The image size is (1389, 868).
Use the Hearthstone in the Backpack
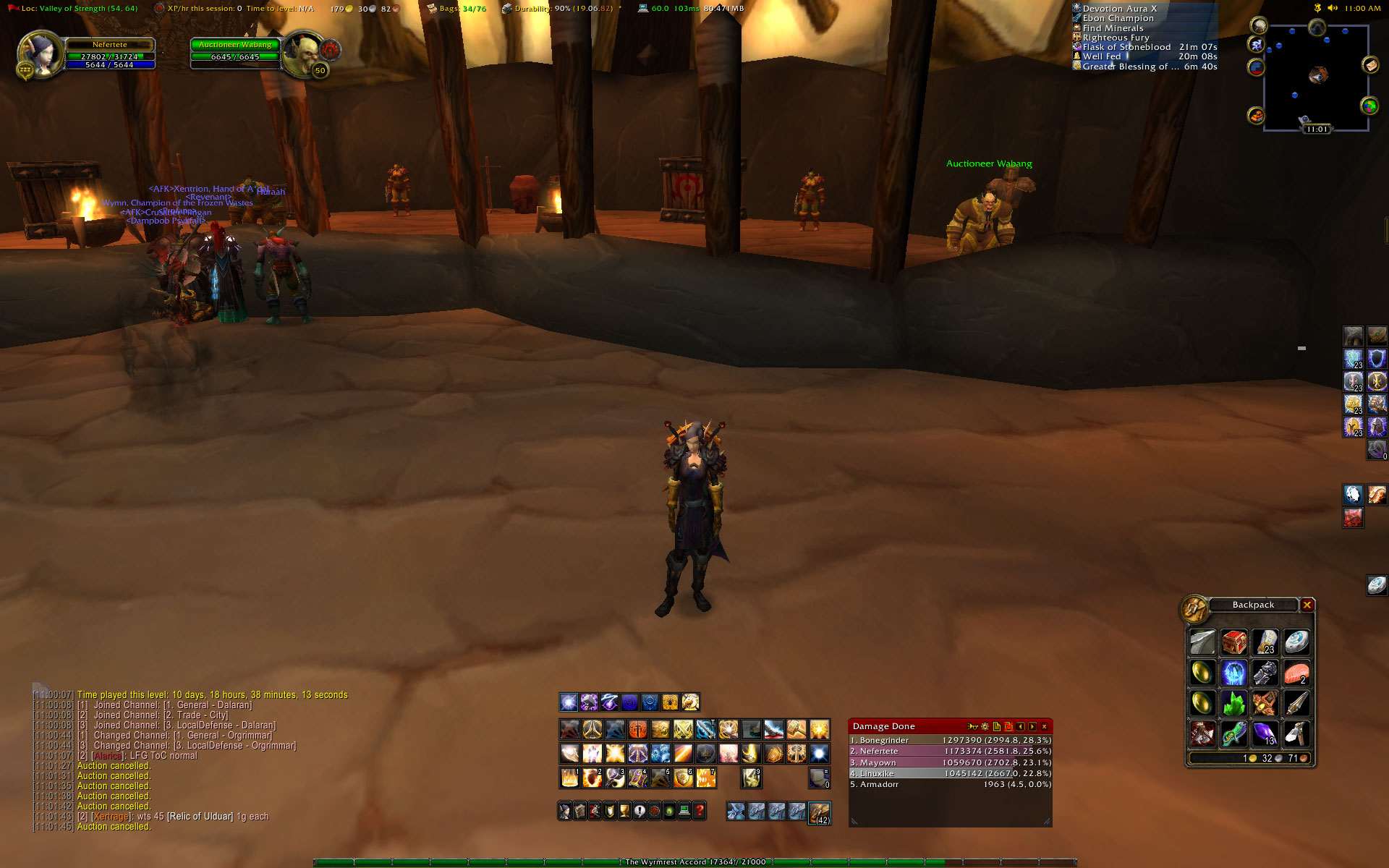[1296, 642]
